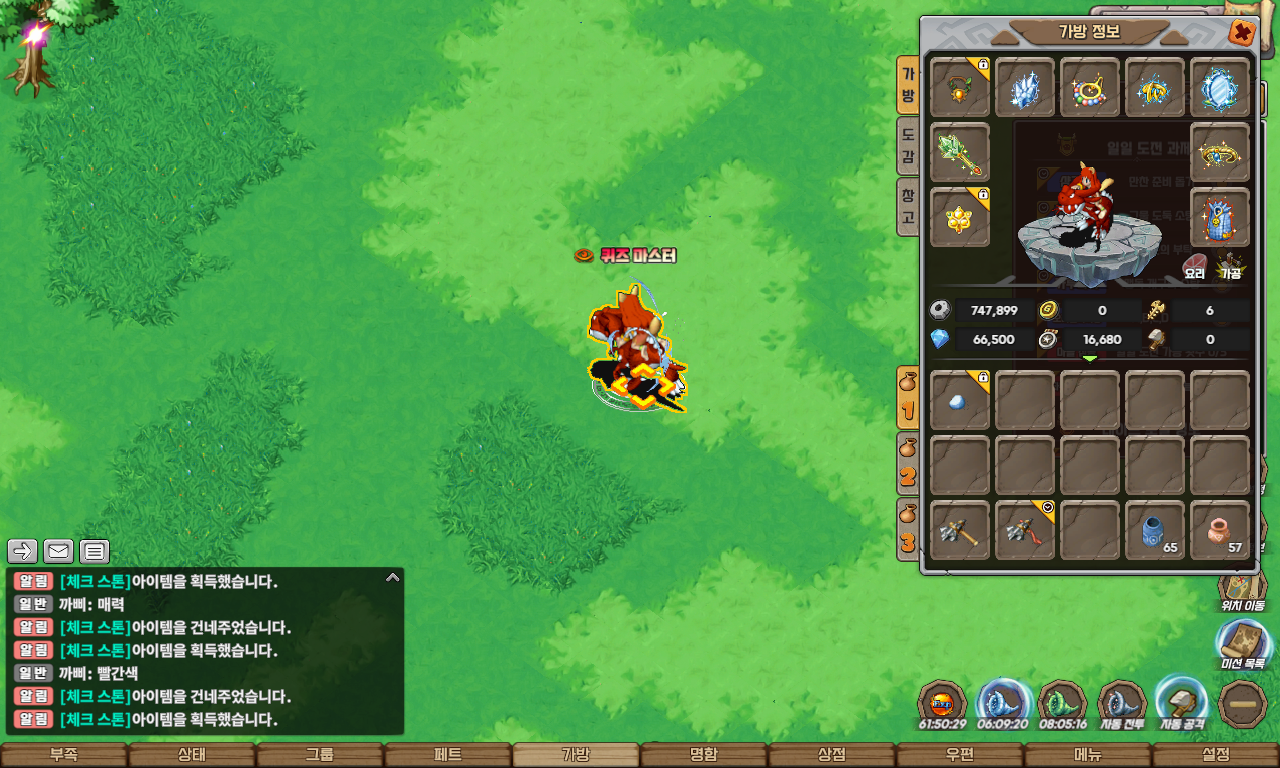Toggle 자동 전투 auto battle
The width and height of the screenshot is (1280, 768).
1121,703
